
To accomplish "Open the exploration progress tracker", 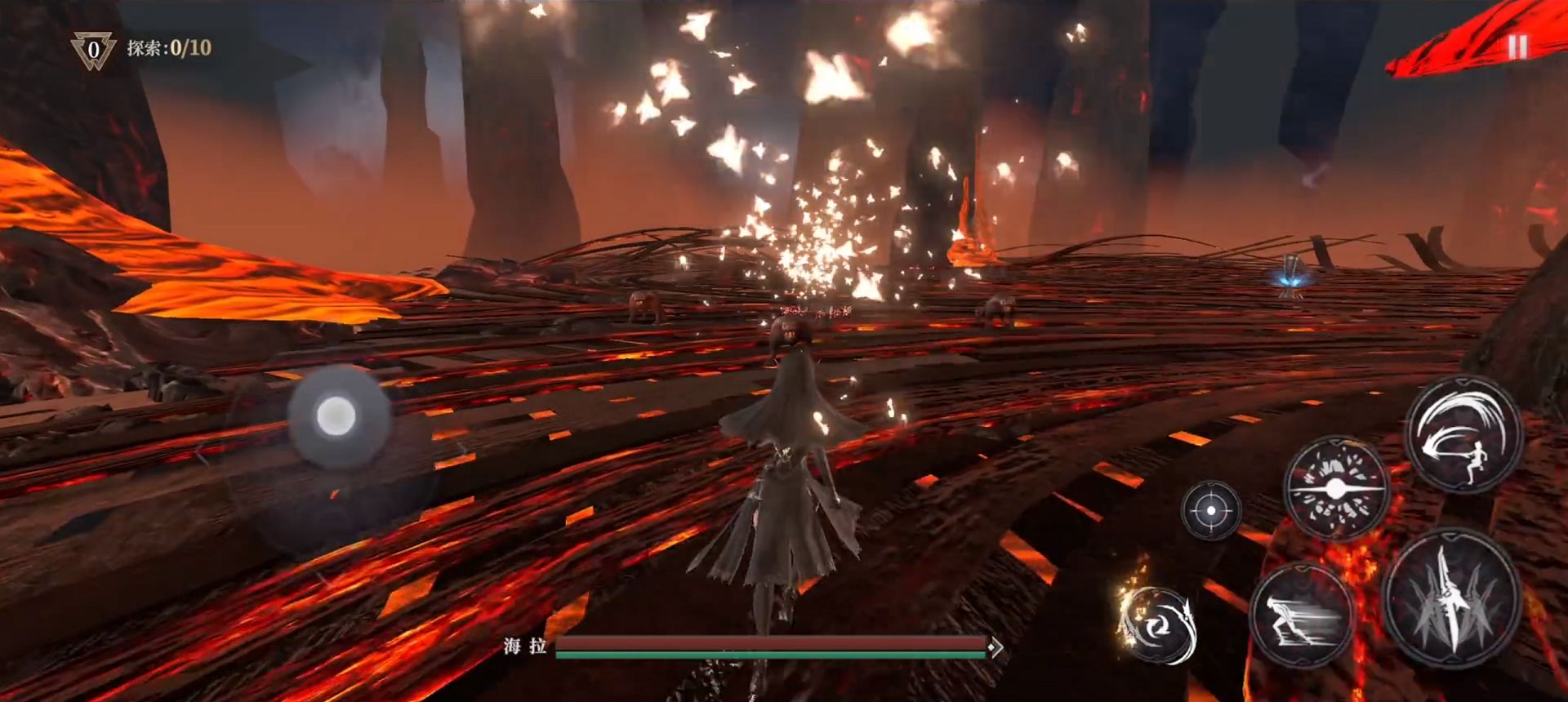I will coord(142,48).
